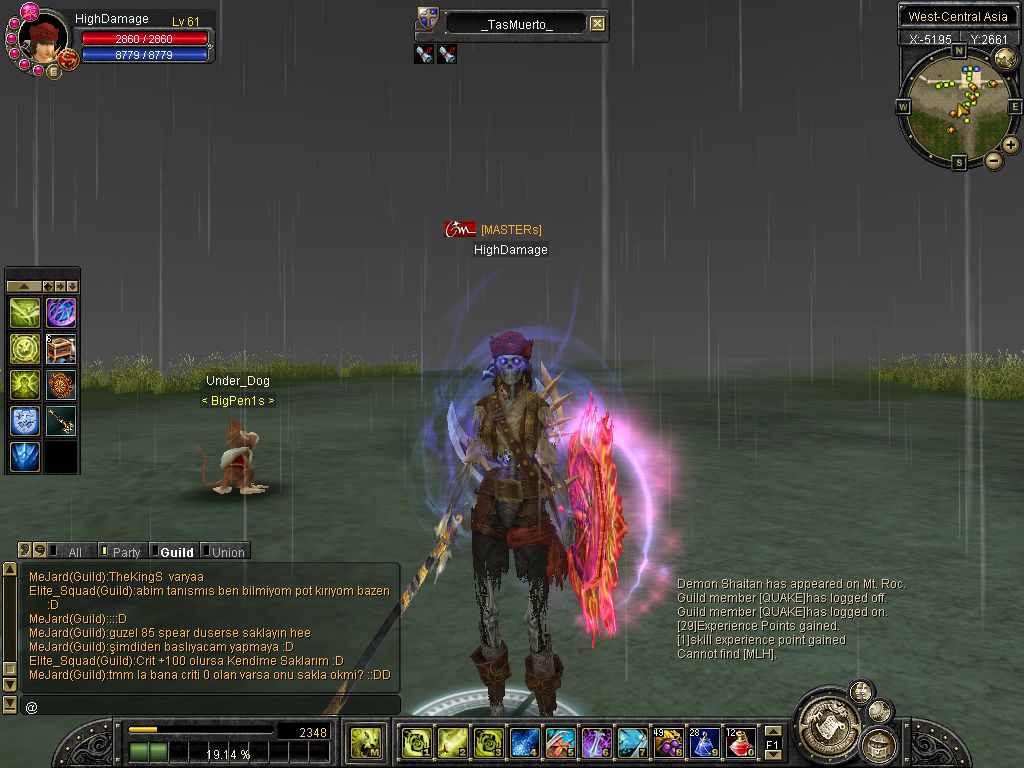Click the HighDamage character portrait
This screenshot has width=1024, height=768.
tap(43, 40)
